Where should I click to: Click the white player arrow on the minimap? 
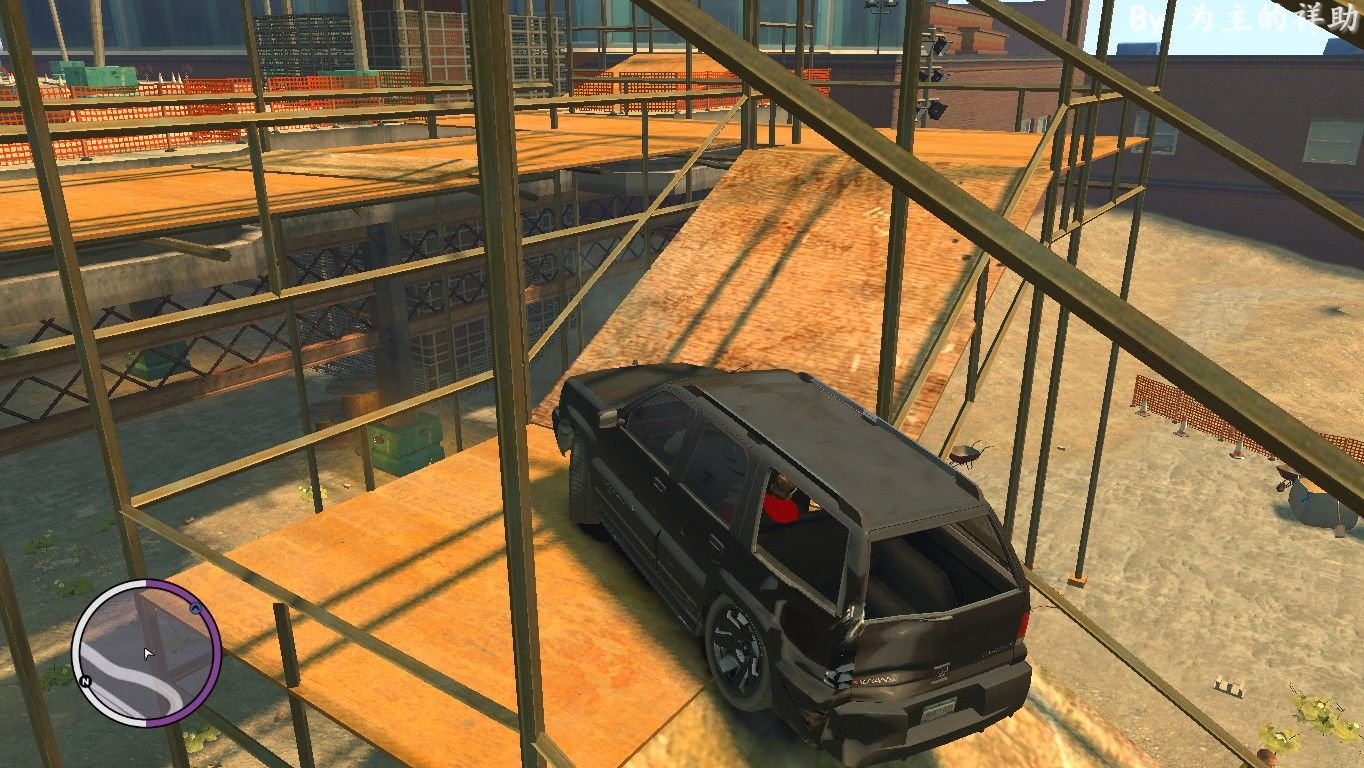148,654
